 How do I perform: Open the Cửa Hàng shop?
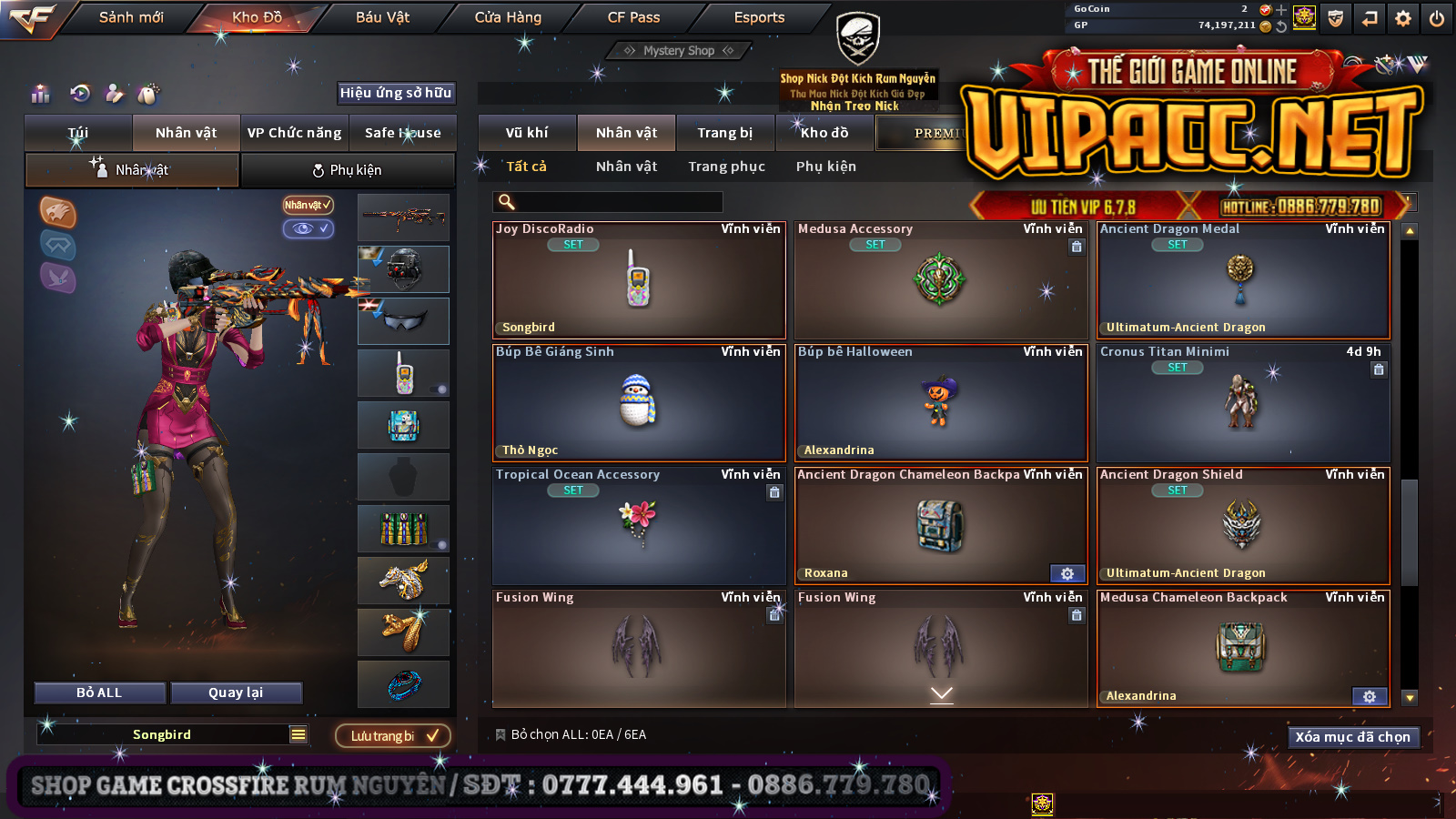508,17
